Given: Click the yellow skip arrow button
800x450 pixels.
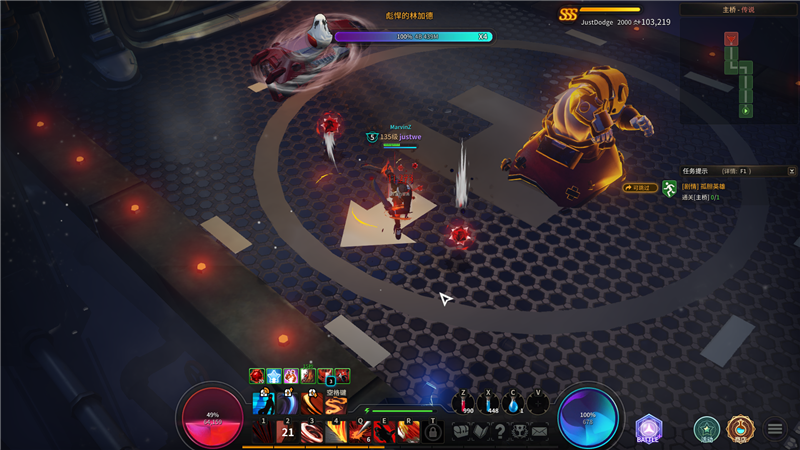Looking at the screenshot, I should tap(639, 187).
